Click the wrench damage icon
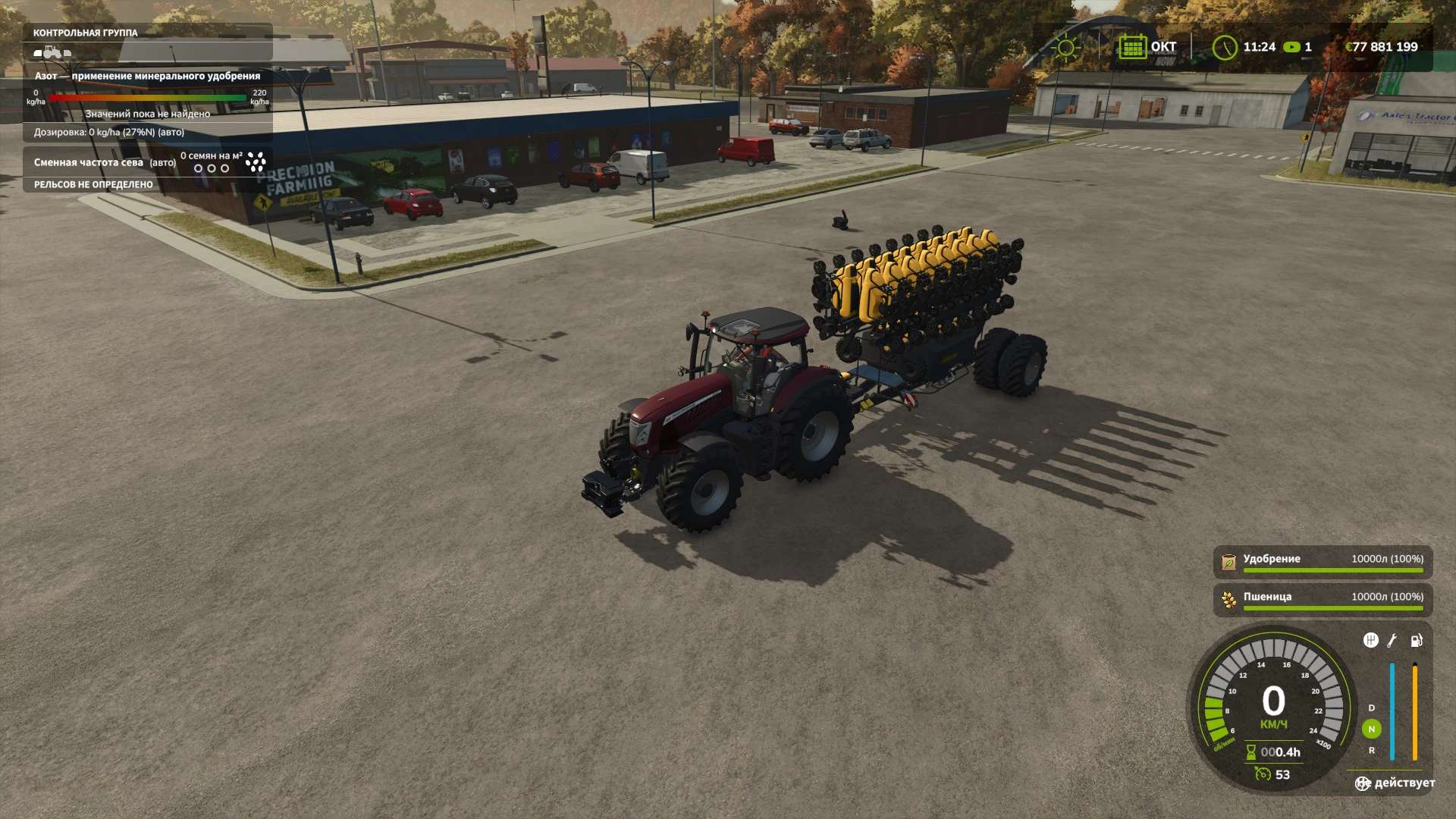The height and width of the screenshot is (819, 1456). click(x=1392, y=641)
